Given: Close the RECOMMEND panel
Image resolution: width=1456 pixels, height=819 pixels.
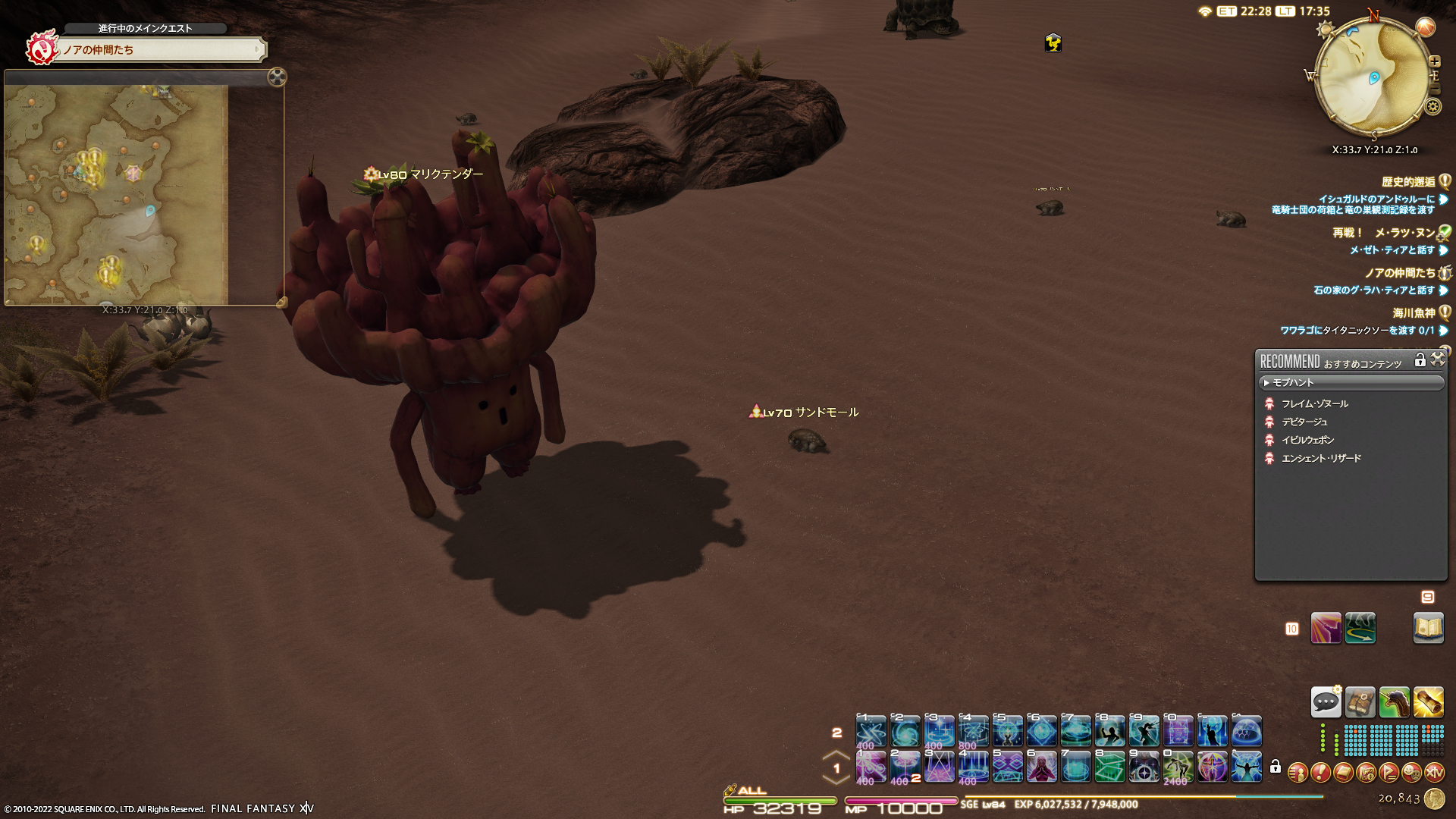Looking at the screenshot, I should (x=1438, y=359).
